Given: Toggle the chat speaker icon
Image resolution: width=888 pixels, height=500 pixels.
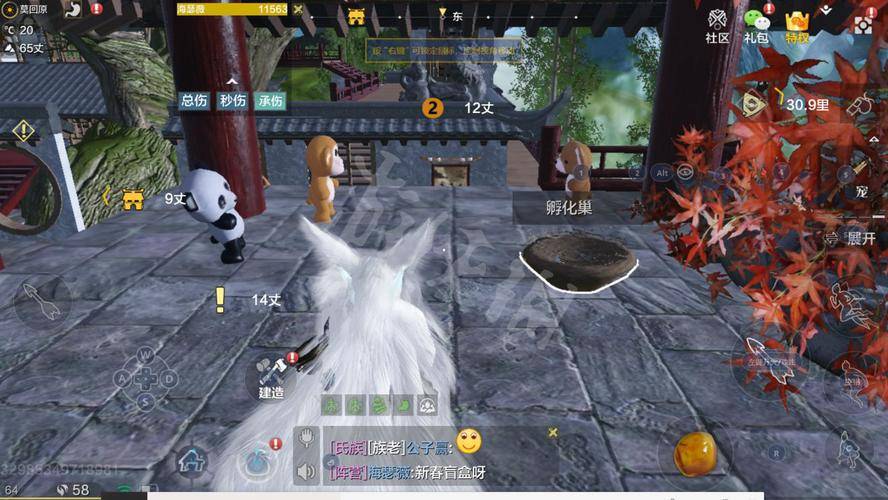Looking at the screenshot, I should tap(307, 470).
